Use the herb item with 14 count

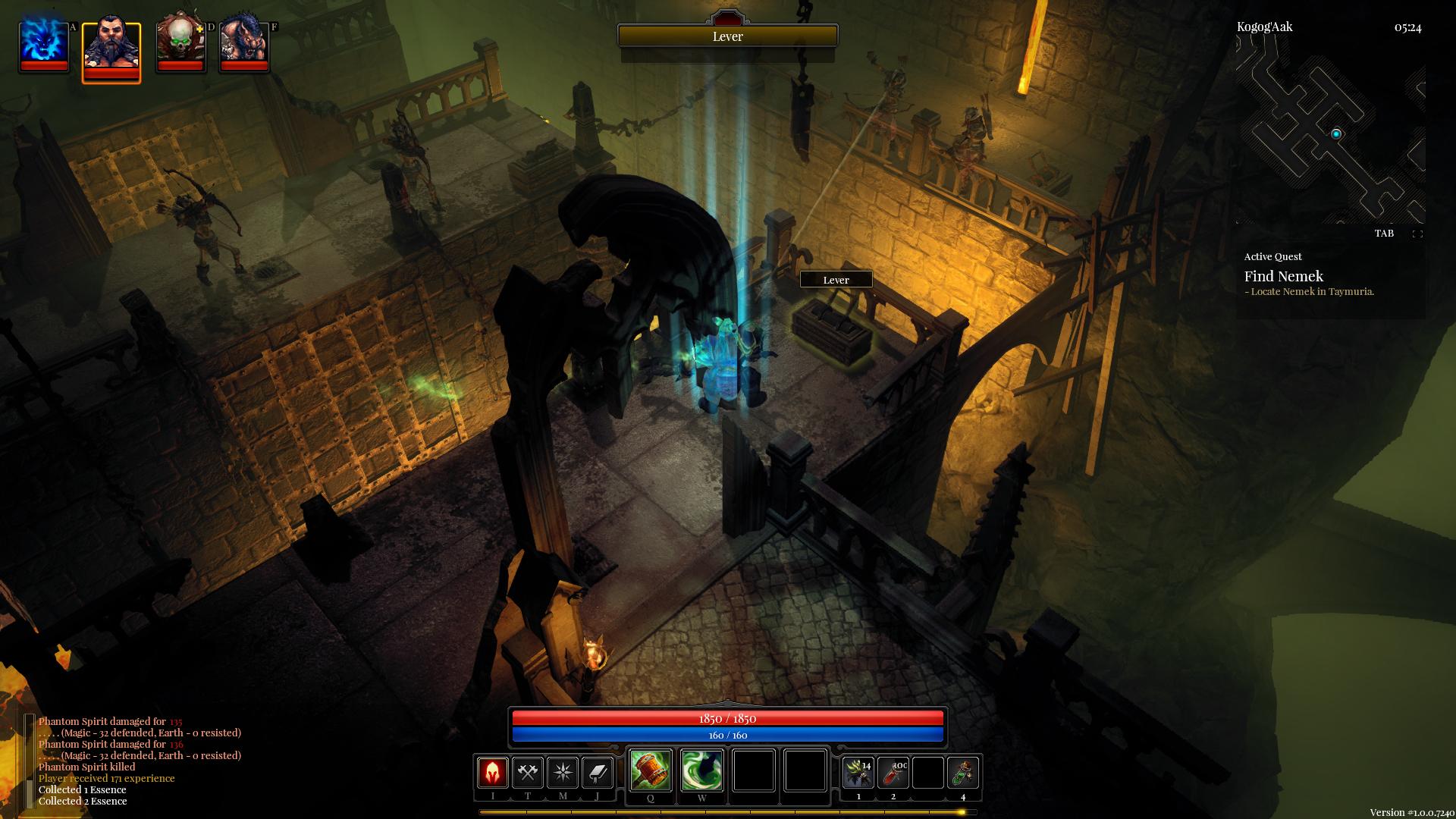(858, 773)
